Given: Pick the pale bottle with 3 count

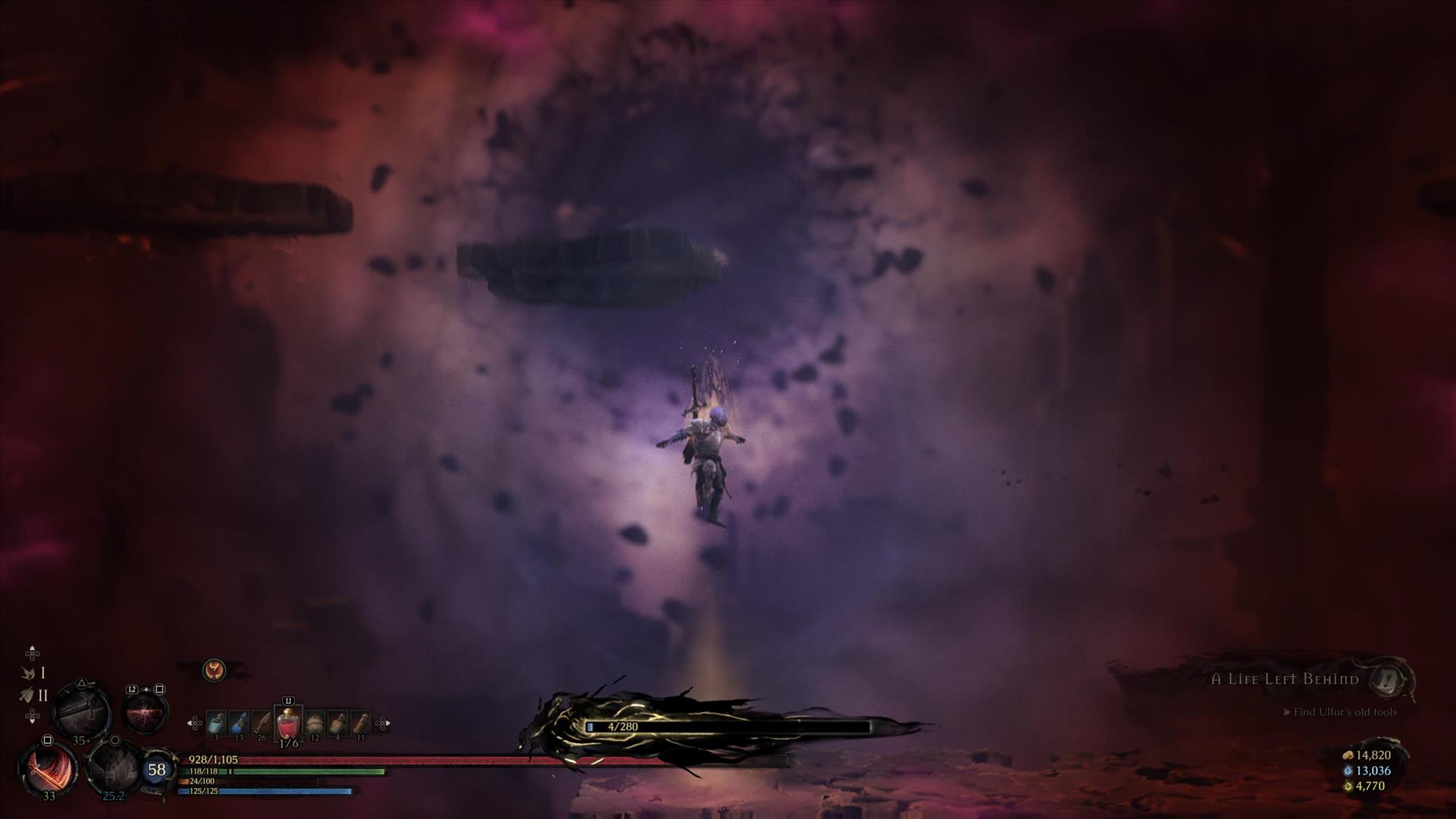Looking at the screenshot, I should coord(216,724).
